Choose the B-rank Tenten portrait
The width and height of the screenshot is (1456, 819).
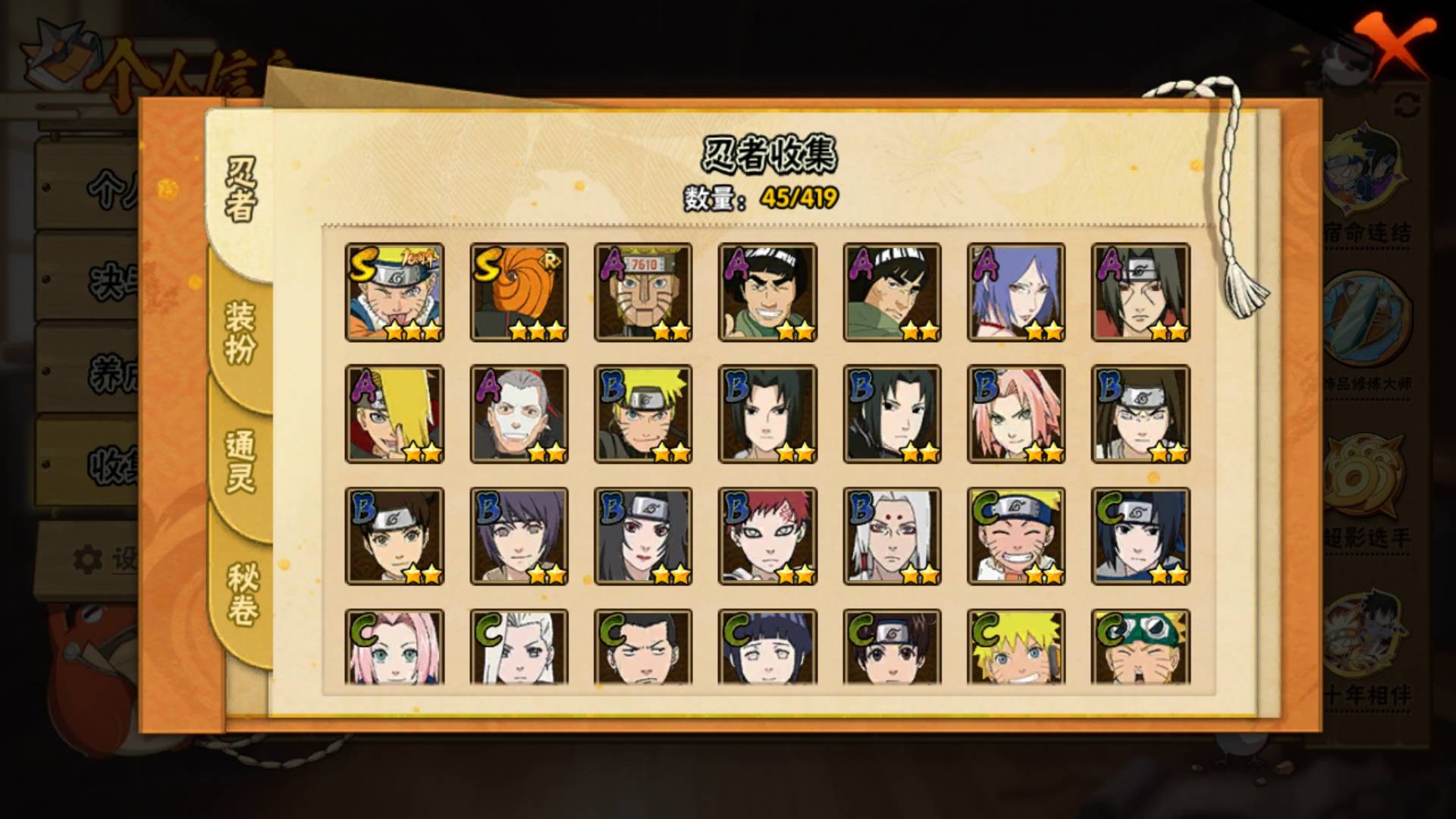[394, 536]
